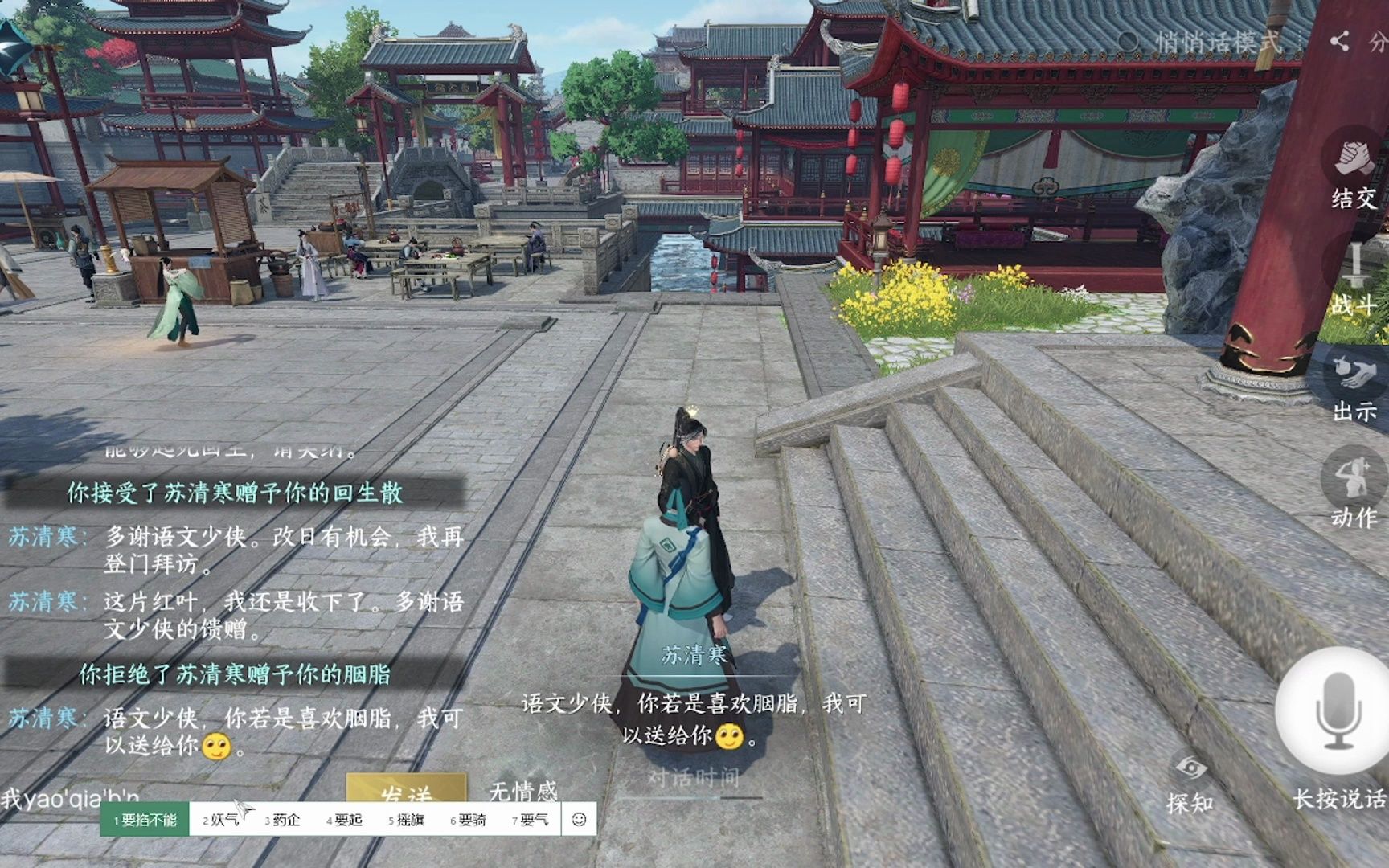Send the message with 发送
This screenshot has height=868, width=1389.
coord(407,792)
